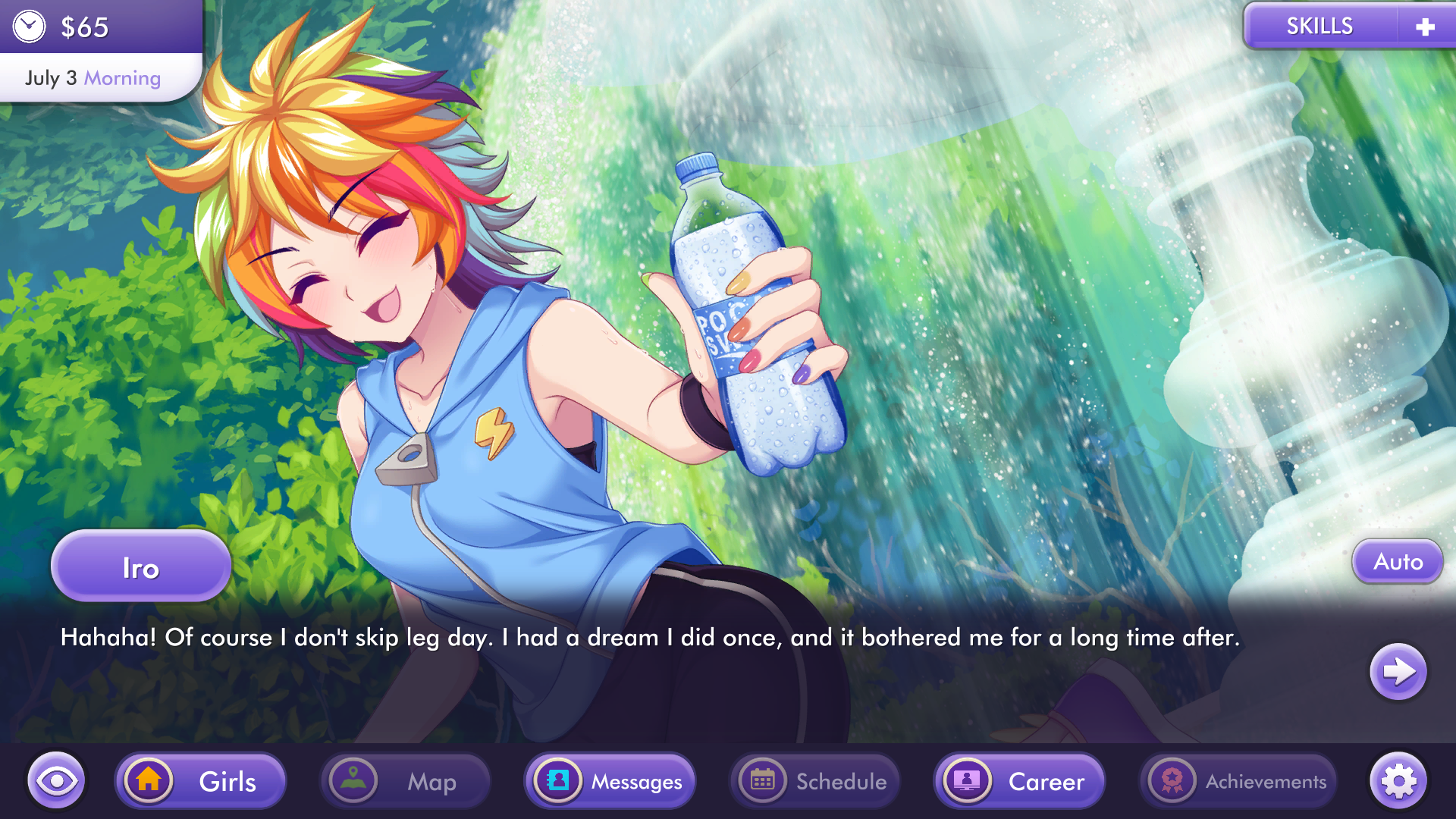Viewport: 1456px width, 819px height.
Task: Open the Career page
Action: (1019, 781)
